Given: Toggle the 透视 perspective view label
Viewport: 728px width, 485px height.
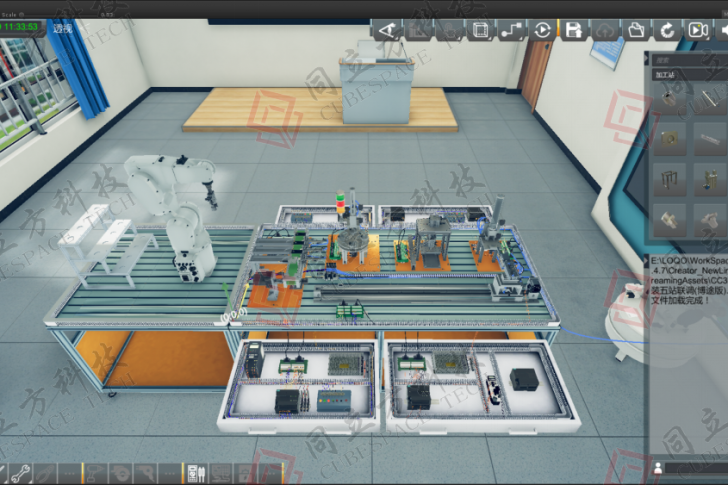Looking at the screenshot, I should click(62, 29).
